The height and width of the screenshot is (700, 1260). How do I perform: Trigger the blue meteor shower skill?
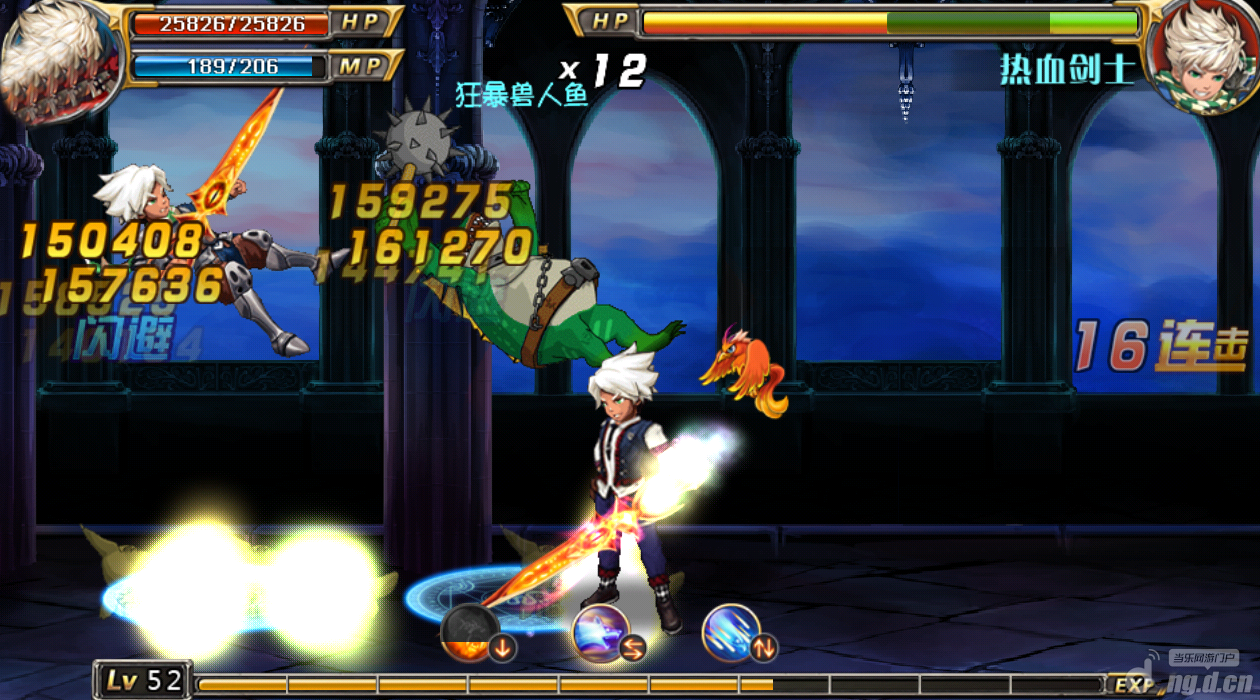coord(731,632)
